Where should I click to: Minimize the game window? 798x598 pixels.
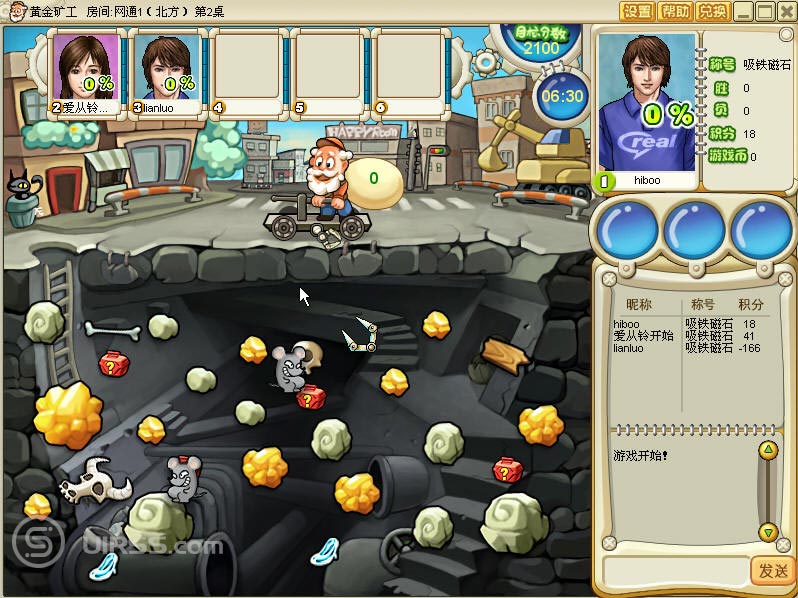click(x=743, y=12)
